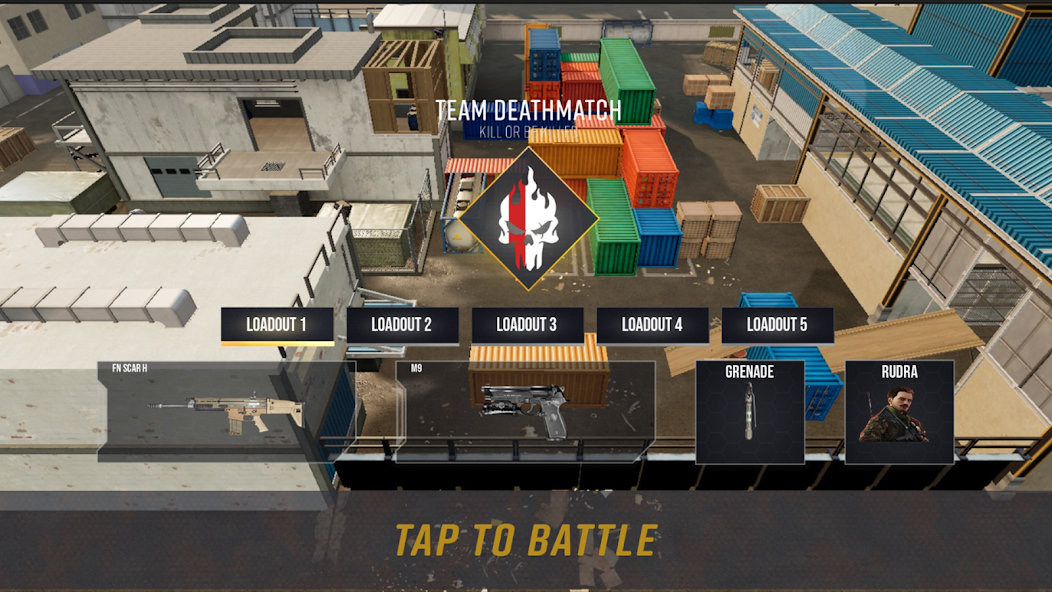Choose the Rudra character portrait
The width and height of the screenshot is (1052, 592).
(899, 412)
